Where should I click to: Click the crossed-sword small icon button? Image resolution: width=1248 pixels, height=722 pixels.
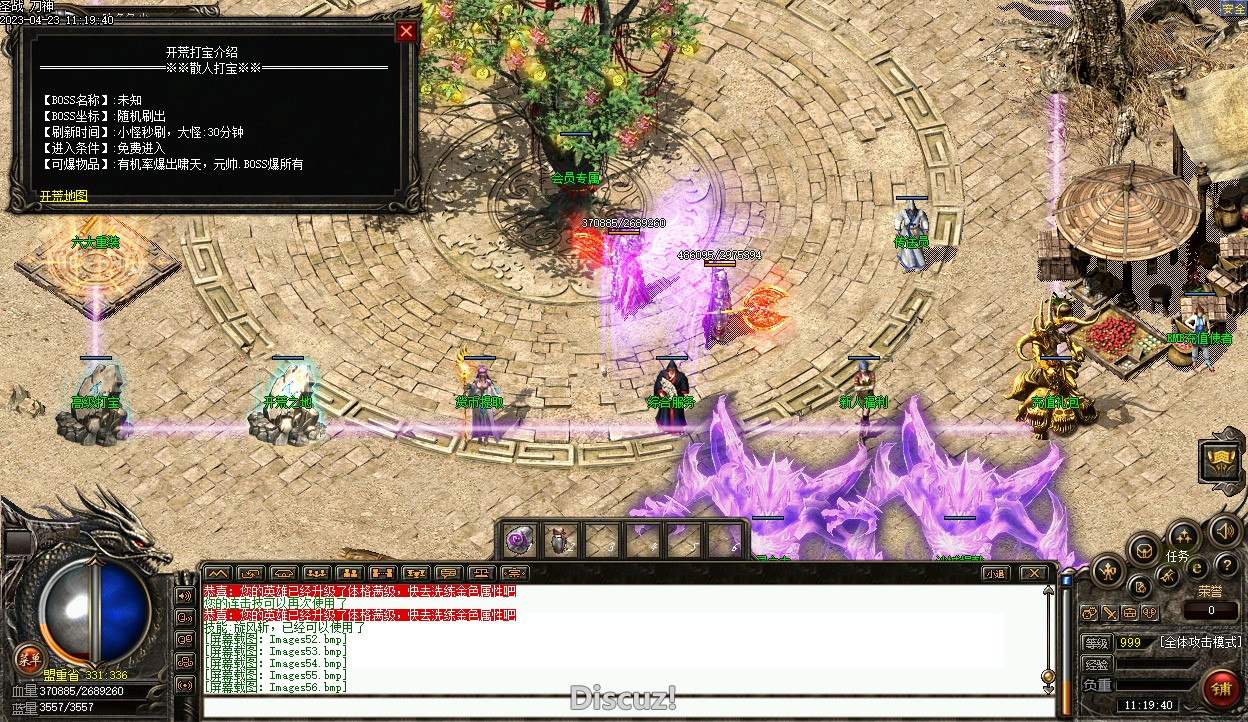[x=1110, y=613]
